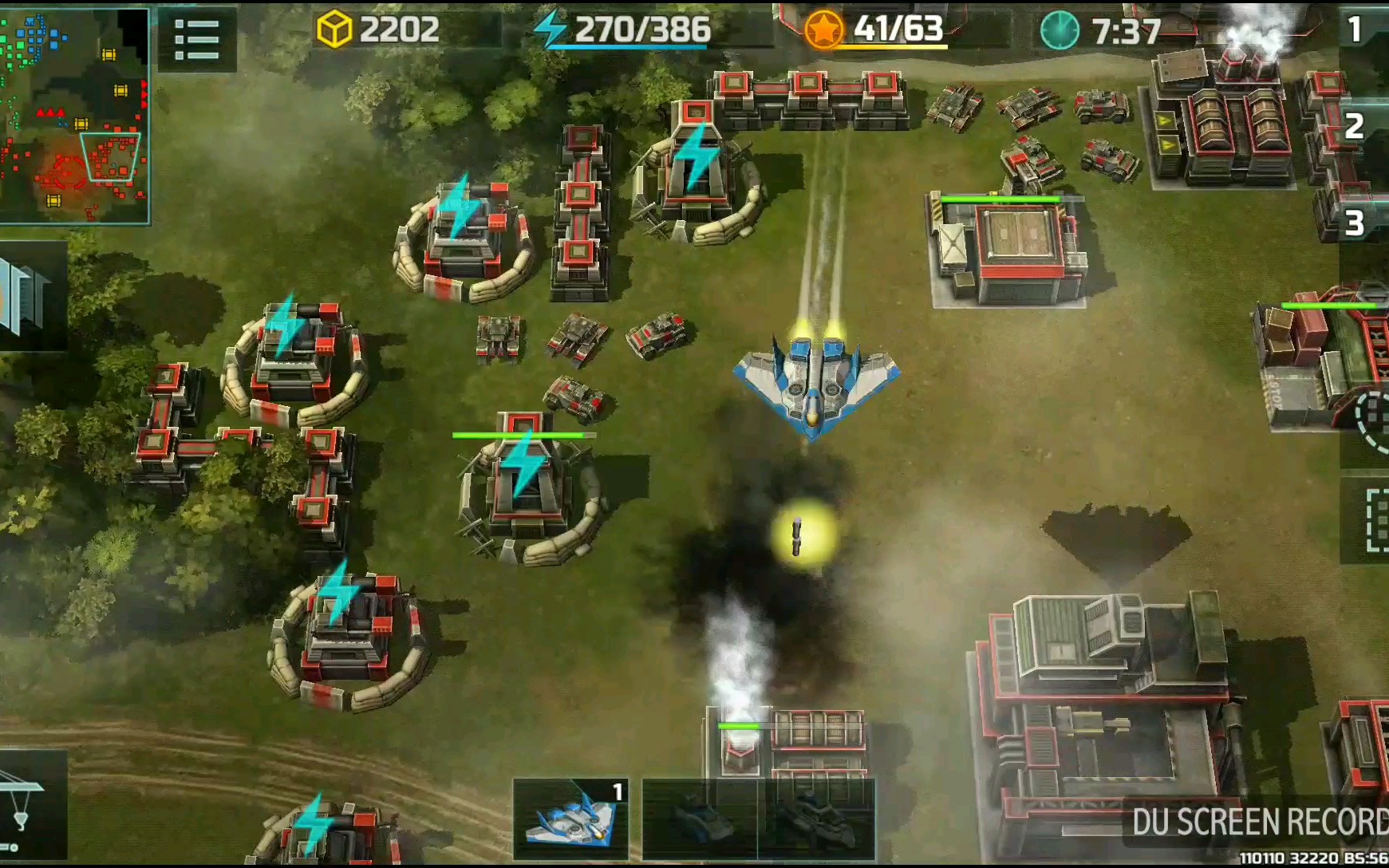
Task: Choose the dimmed artillery vehicle unit card
Action: click(815, 819)
